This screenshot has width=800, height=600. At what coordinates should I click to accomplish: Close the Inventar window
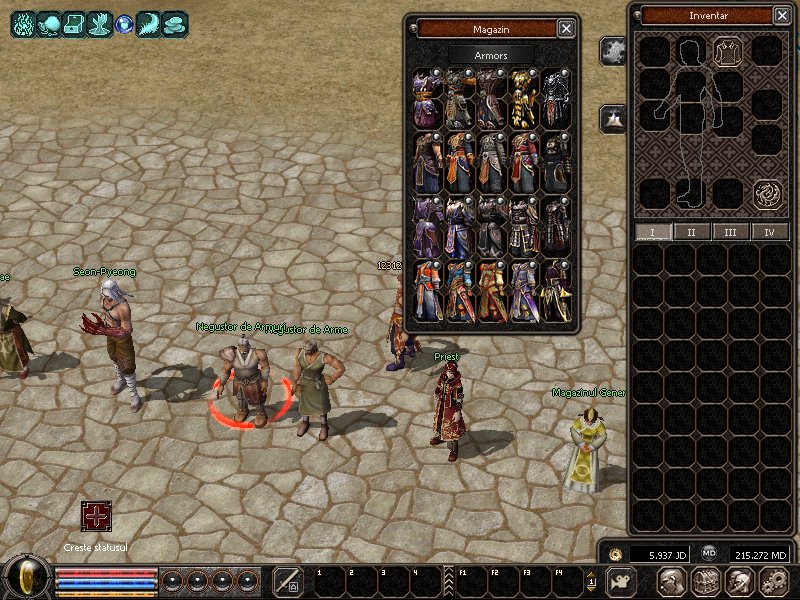781,16
